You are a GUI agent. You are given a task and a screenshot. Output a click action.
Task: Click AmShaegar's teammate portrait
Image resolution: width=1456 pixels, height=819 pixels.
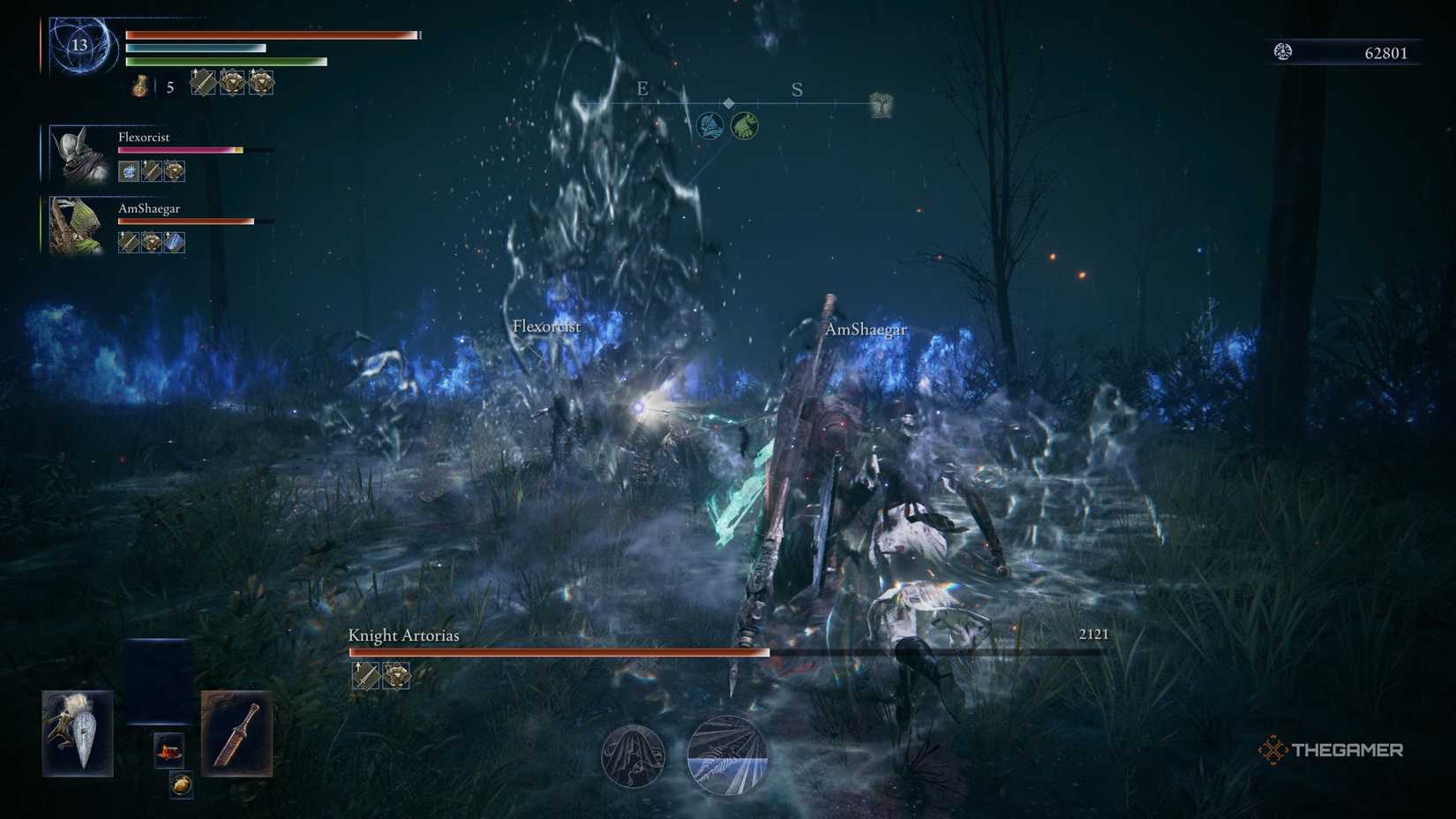(76, 225)
